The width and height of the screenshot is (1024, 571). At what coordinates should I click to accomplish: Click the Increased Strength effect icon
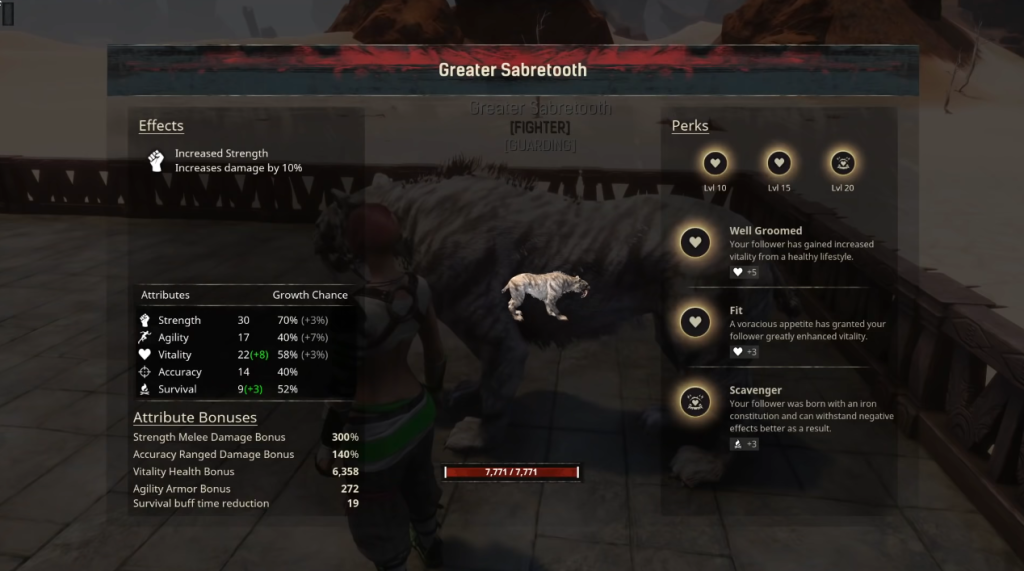[155, 161]
